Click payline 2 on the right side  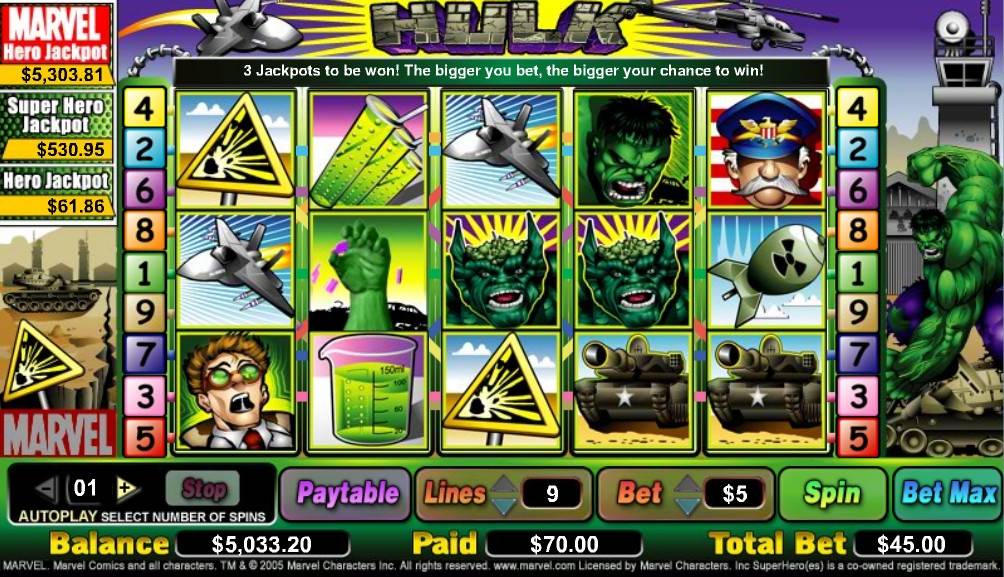tap(857, 149)
